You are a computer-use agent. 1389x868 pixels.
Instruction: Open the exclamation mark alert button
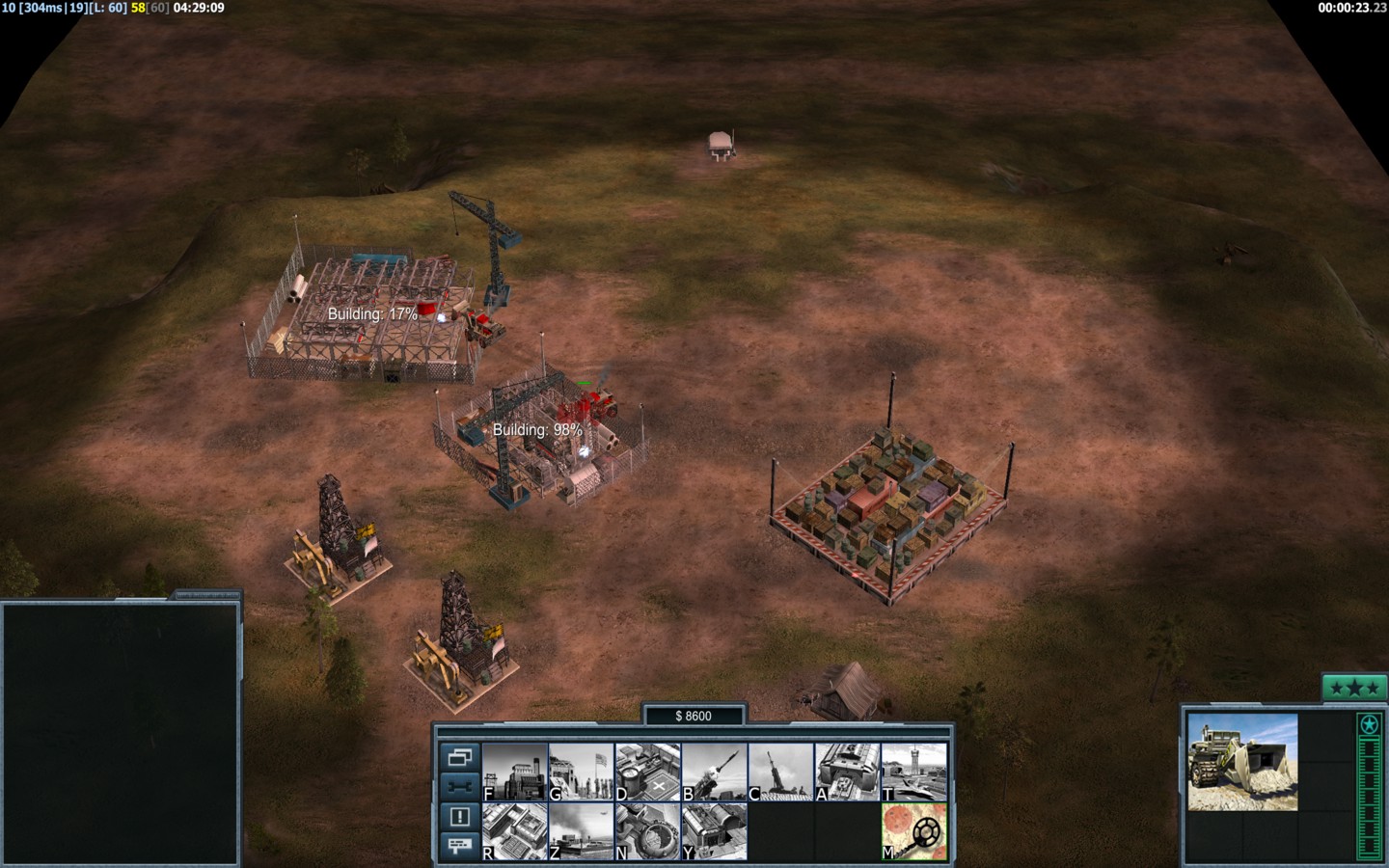click(459, 816)
